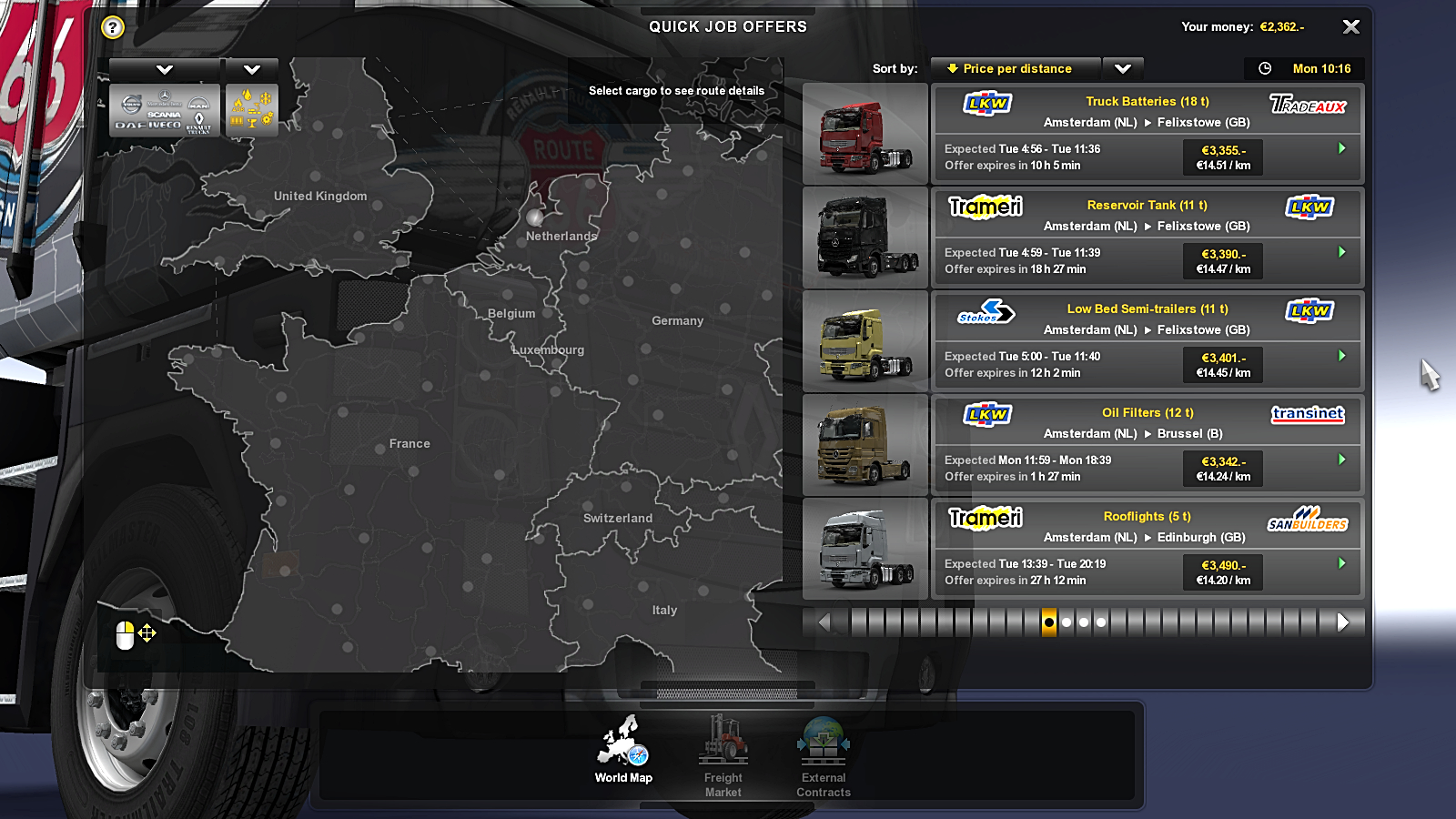Open the yellow question mark help
Screen dimensions: 1456x819
click(x=113, y=27)
